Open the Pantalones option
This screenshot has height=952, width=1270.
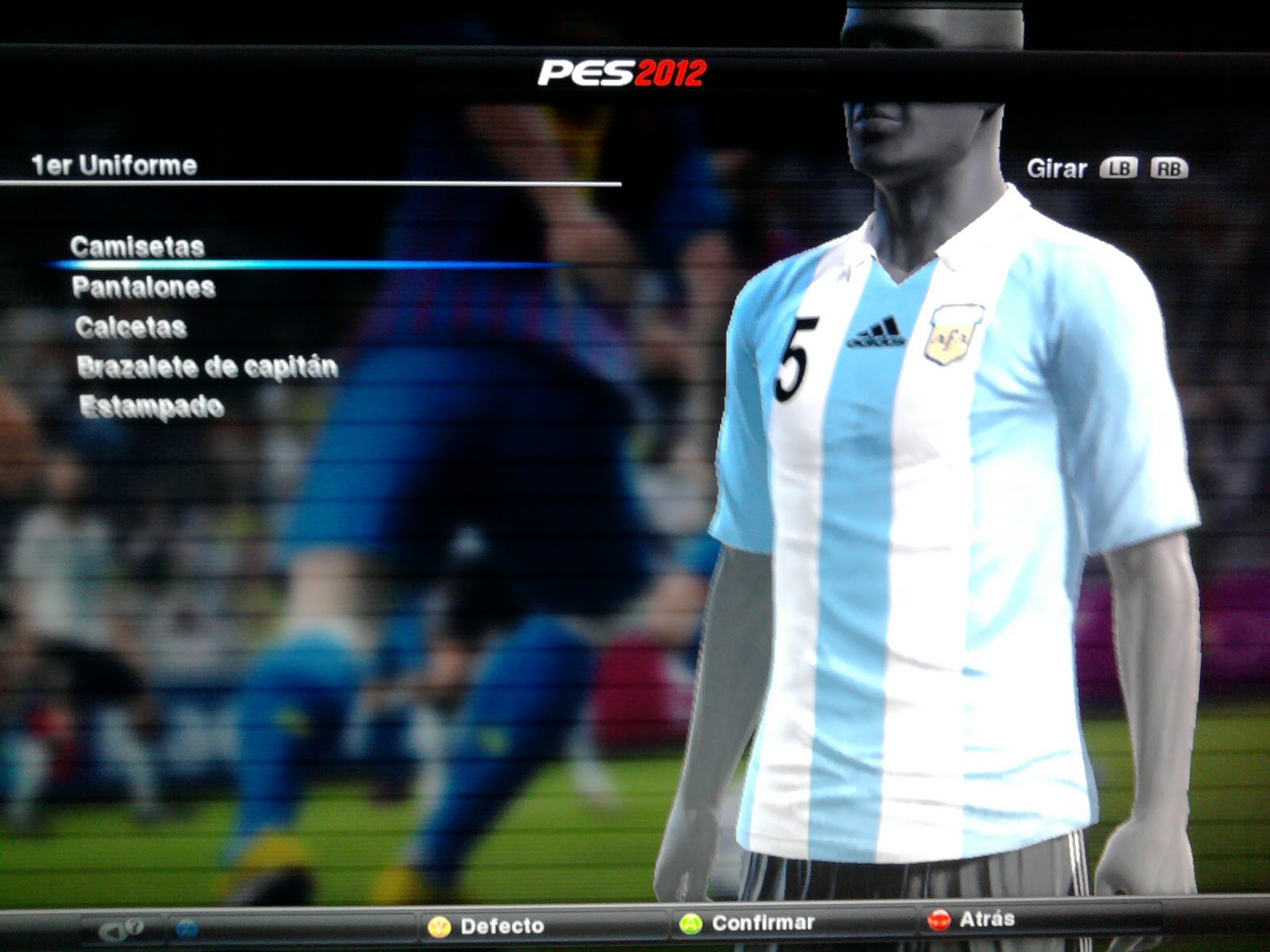coord(144,287)
